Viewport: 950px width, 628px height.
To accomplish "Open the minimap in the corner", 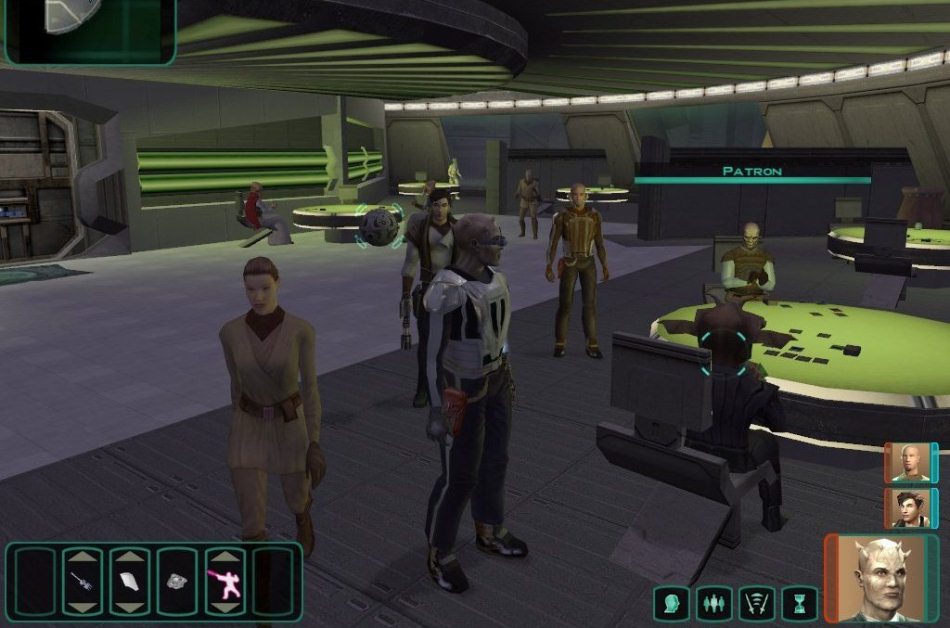I will (x=88, y=30).
